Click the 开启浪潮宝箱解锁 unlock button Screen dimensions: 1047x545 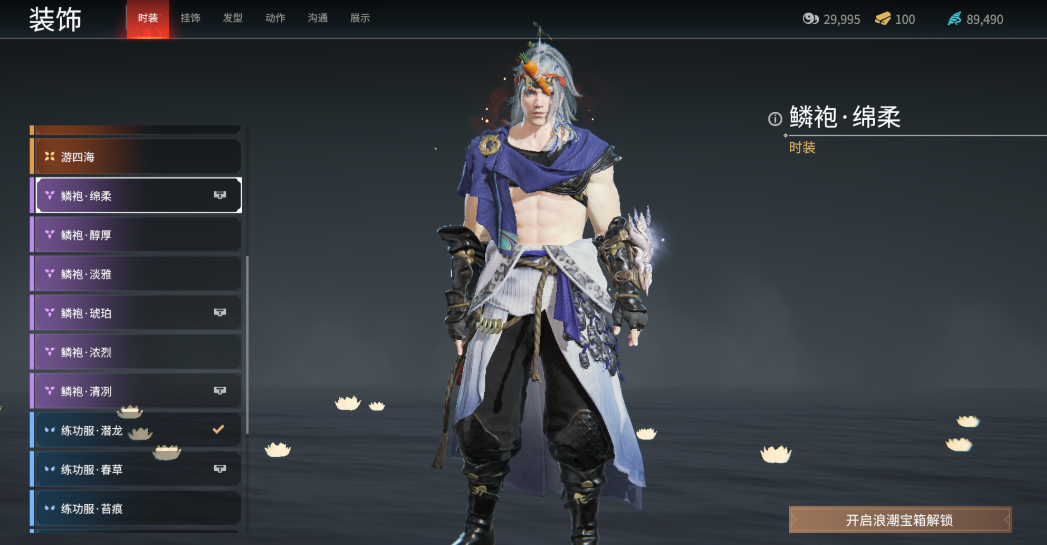[900, 520]
